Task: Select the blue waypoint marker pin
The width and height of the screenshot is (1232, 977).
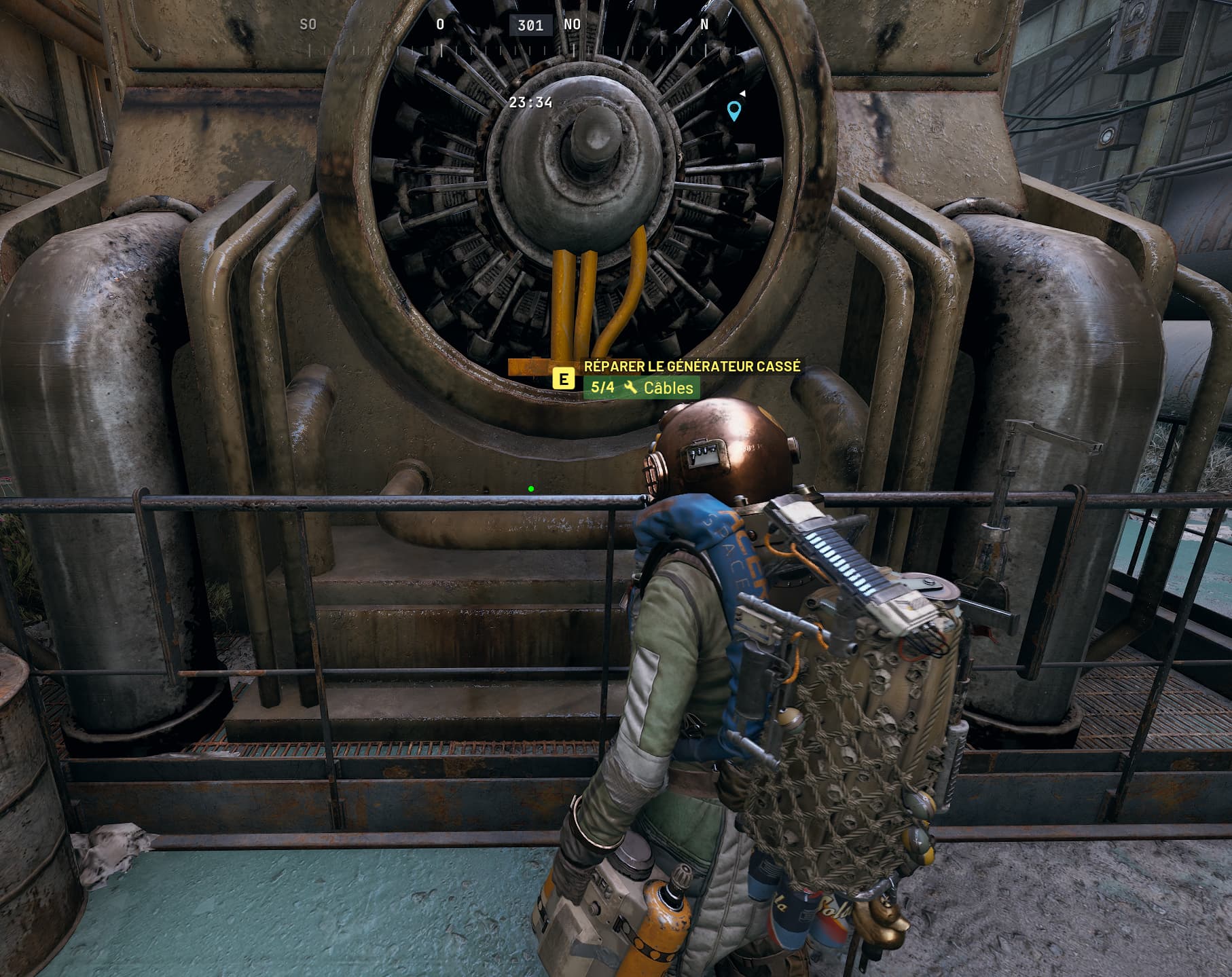Action: [x=733, y=110]
